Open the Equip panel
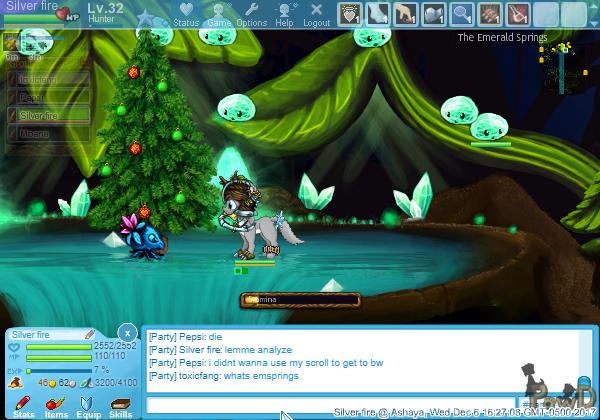600x420 pixels. tap(89, 405)
